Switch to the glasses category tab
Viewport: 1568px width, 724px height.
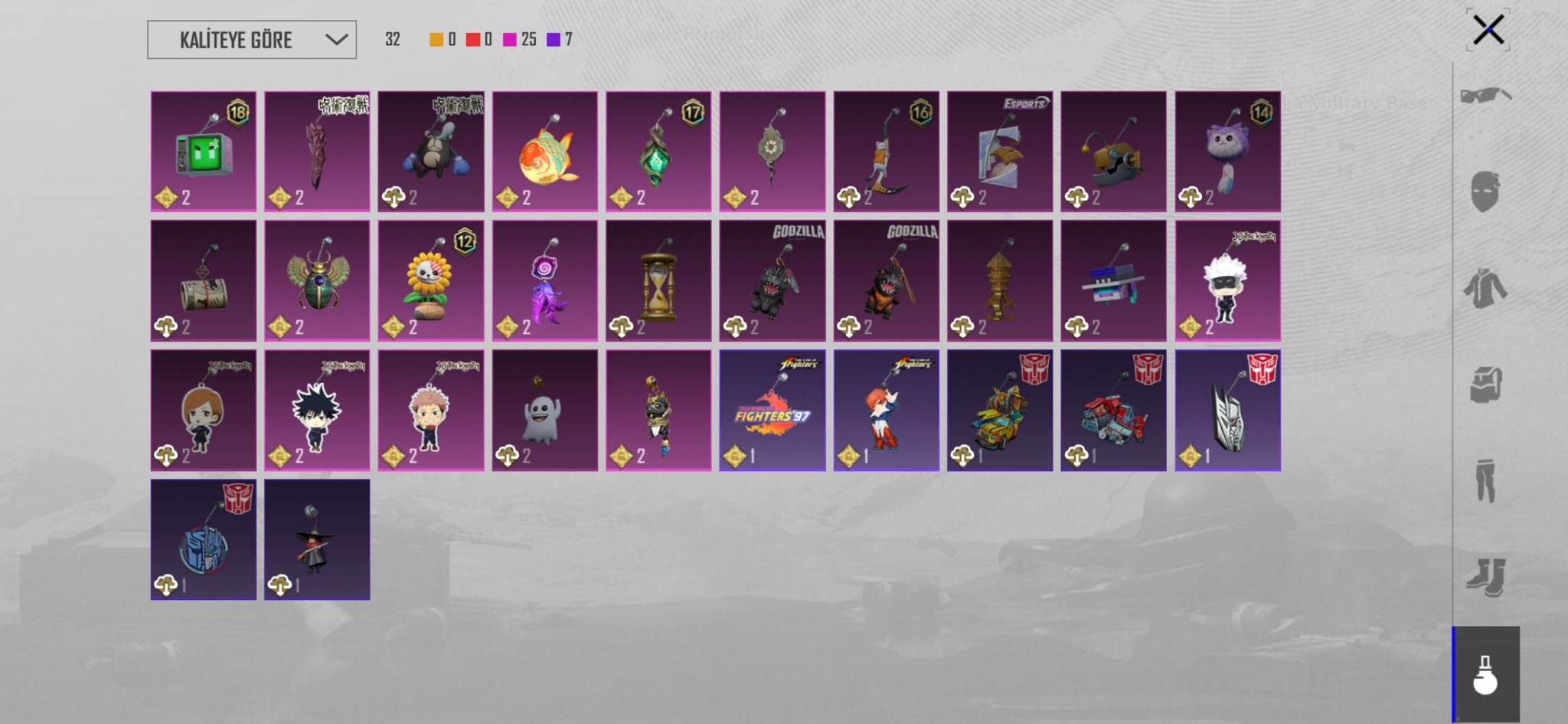(x=1485, y=96)
